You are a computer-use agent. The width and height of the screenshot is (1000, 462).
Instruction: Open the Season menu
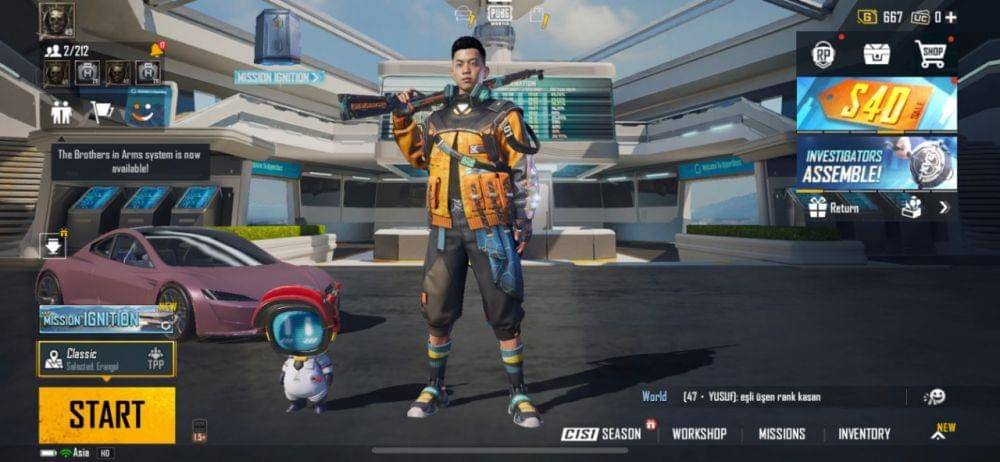pos(602,434)
